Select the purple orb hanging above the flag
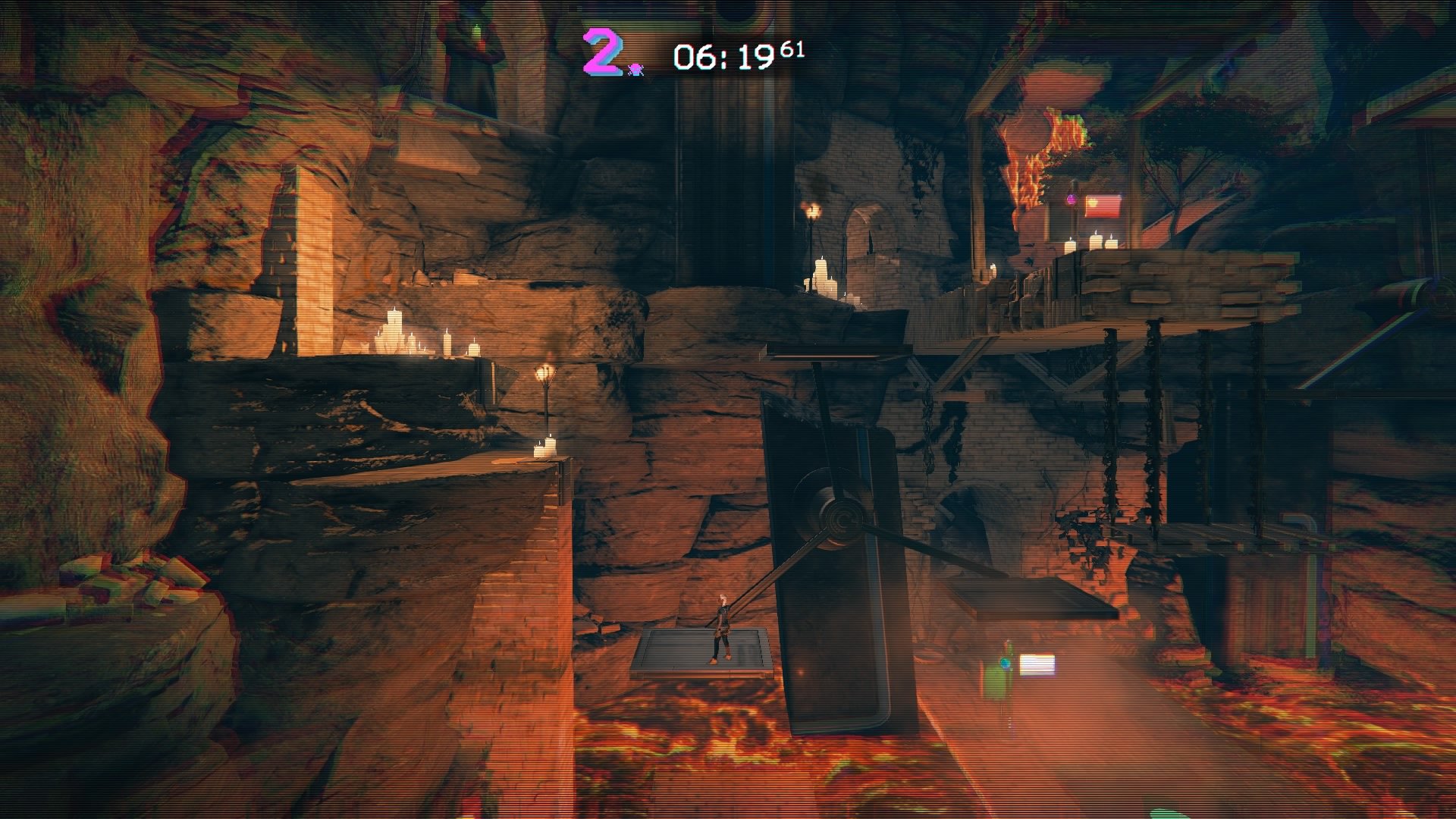 (x=1072, y=199)
